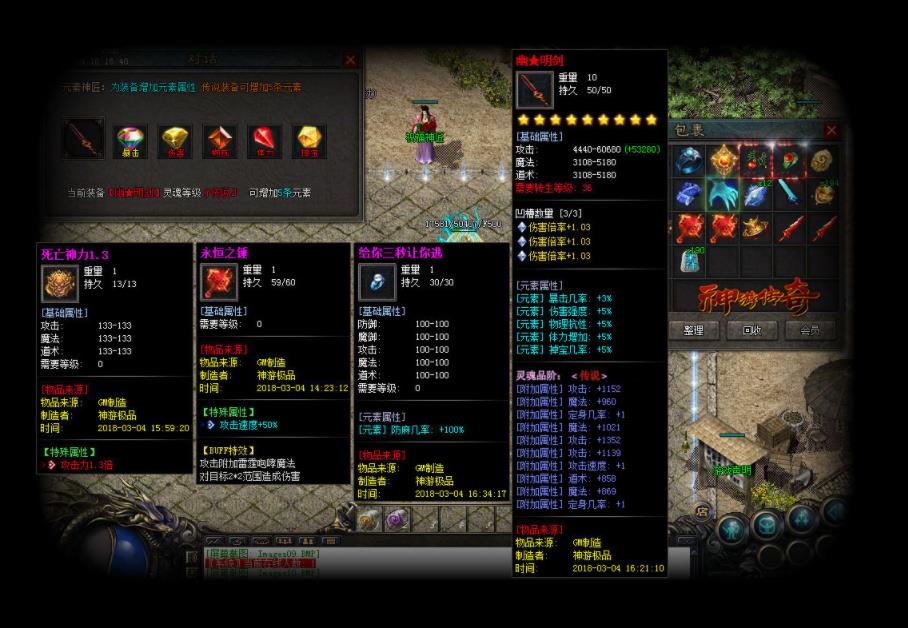Choose the golden 掉宝 gem

[308, 141]
